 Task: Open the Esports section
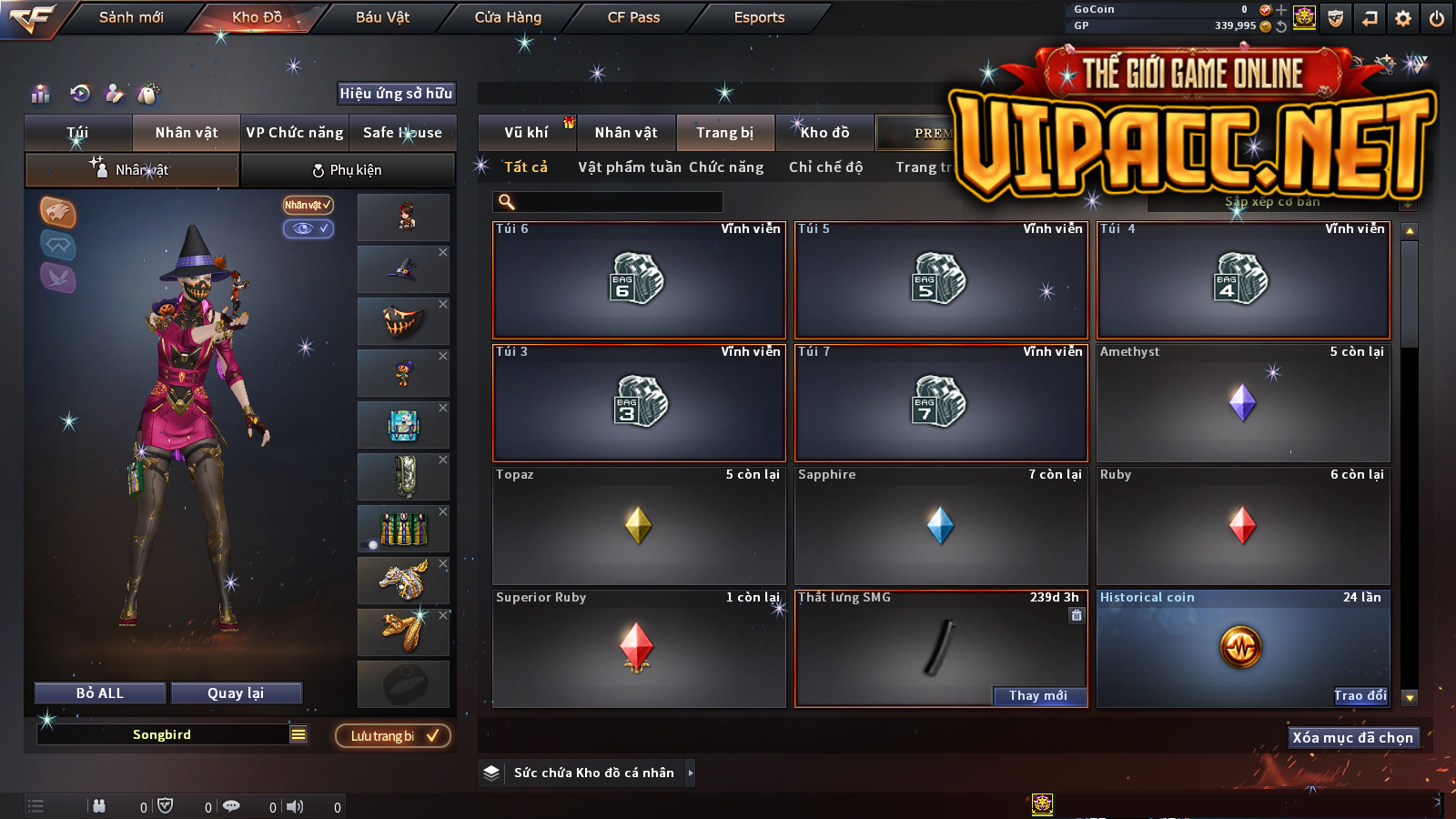[x=759, y=17]
